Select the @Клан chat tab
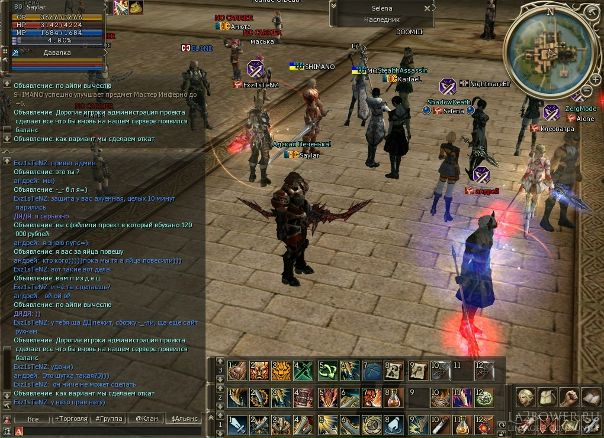The image size is (604, 438). (x=147, y=419)
